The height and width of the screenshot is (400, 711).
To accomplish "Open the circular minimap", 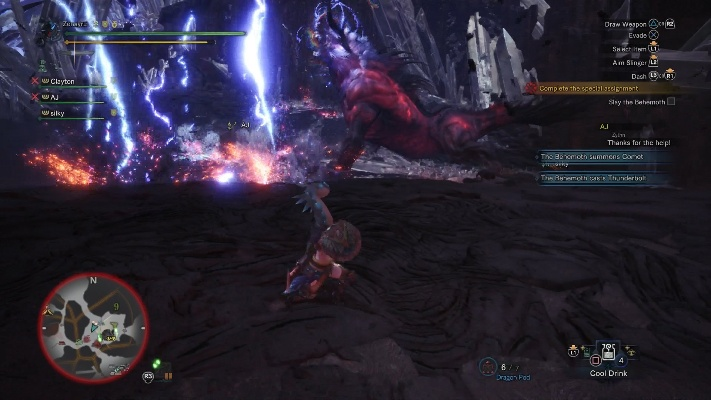I will coord(93,322).
